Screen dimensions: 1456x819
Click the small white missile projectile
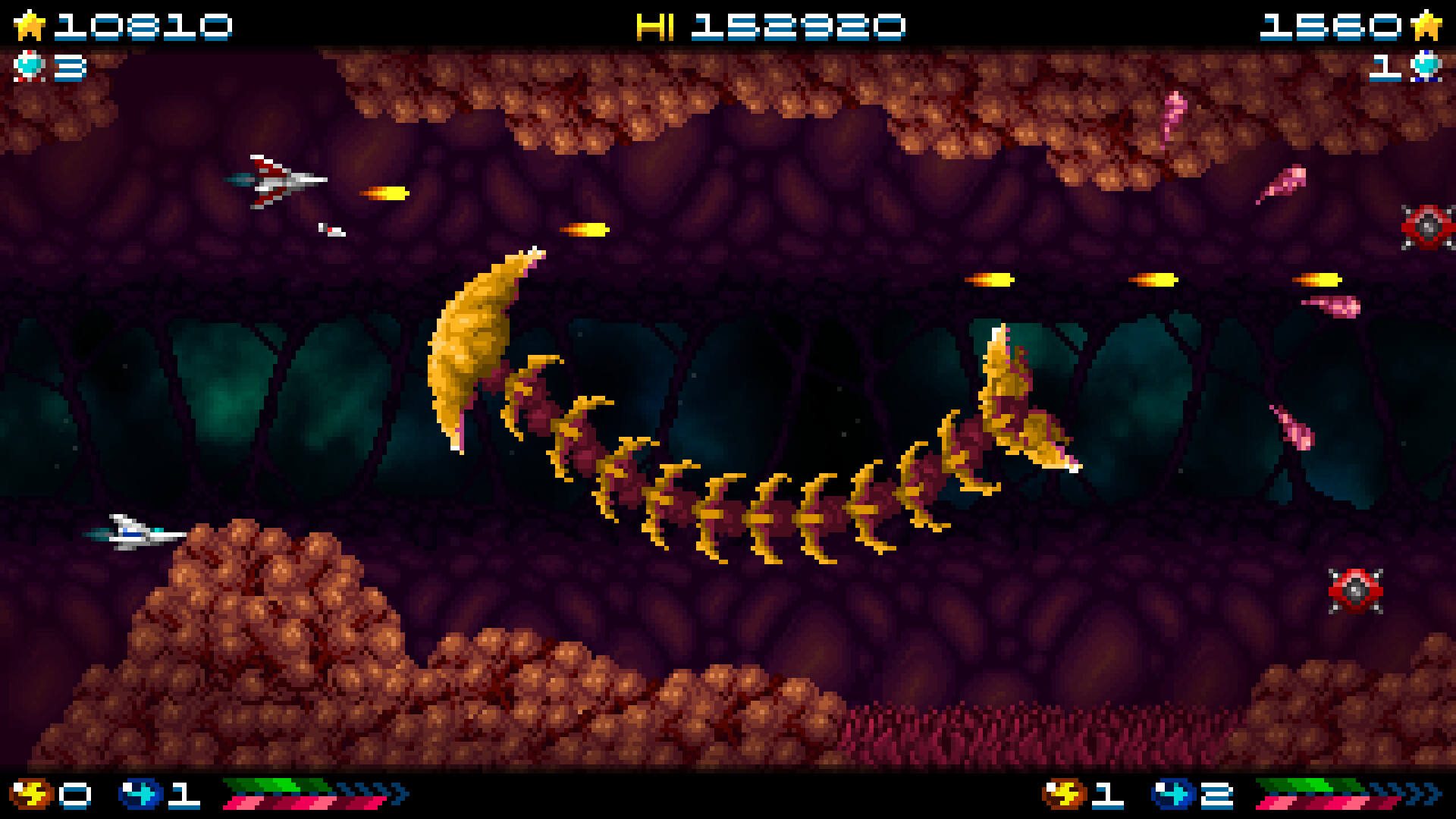(x=331, y=230)
